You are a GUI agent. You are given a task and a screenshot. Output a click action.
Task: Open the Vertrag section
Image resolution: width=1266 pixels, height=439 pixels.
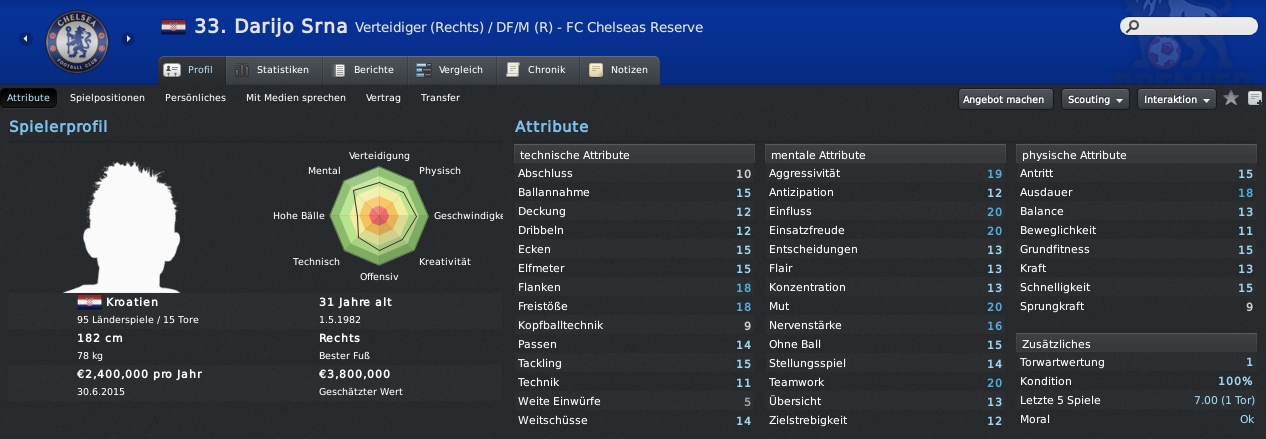383,98
